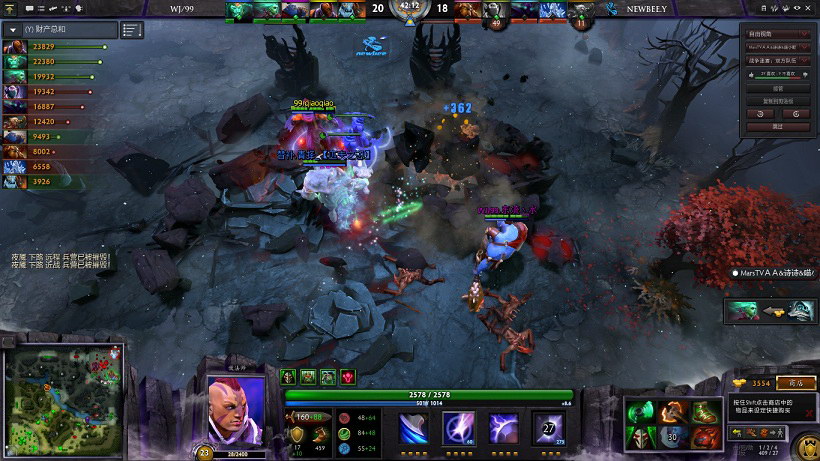Image resolution: width=820 pixels, height=461 pixels.
Task: Activate the Mana Void ultimate on cooldown
Action: coord(548,427)
